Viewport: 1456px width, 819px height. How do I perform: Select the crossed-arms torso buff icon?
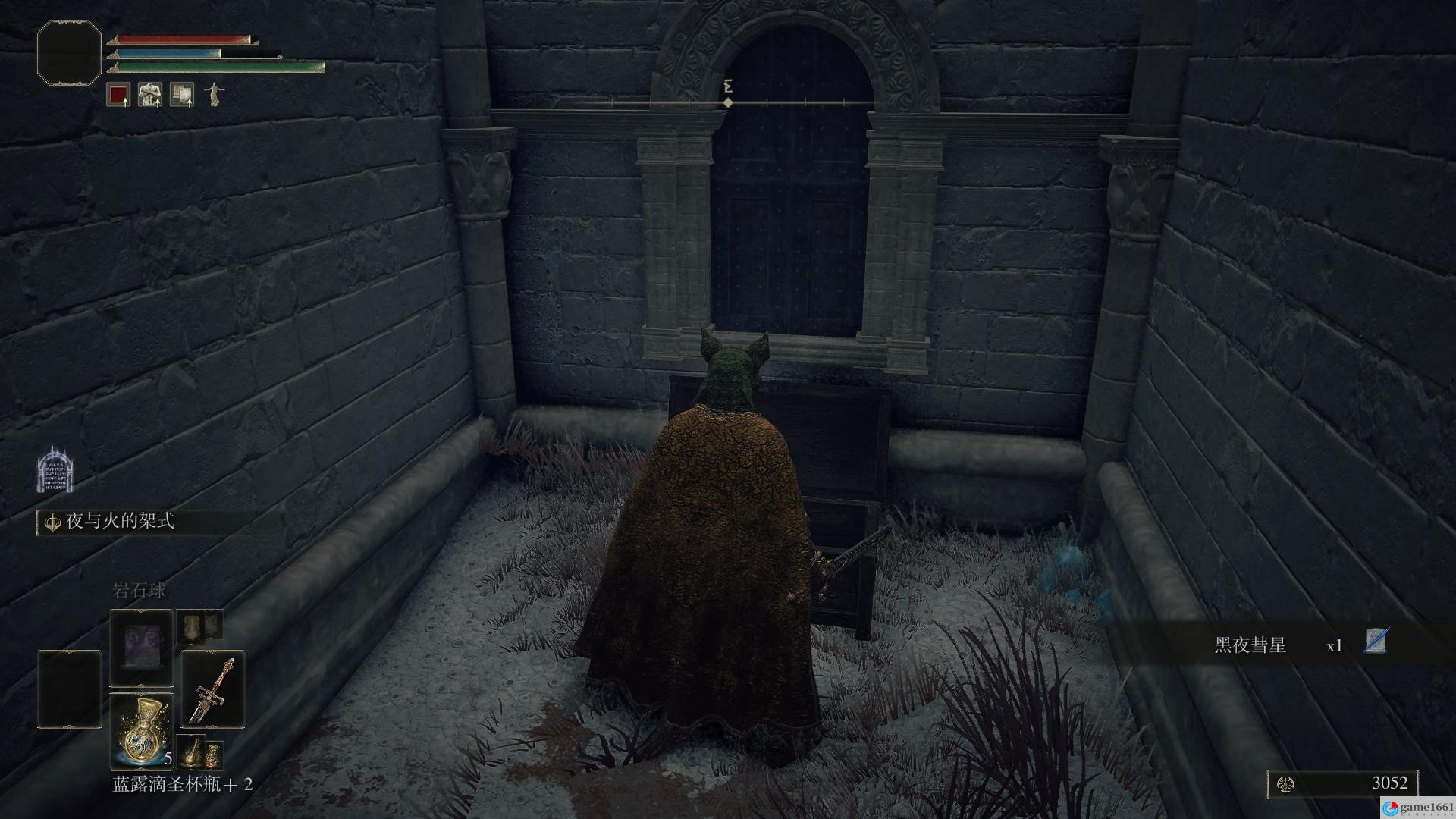149,95
